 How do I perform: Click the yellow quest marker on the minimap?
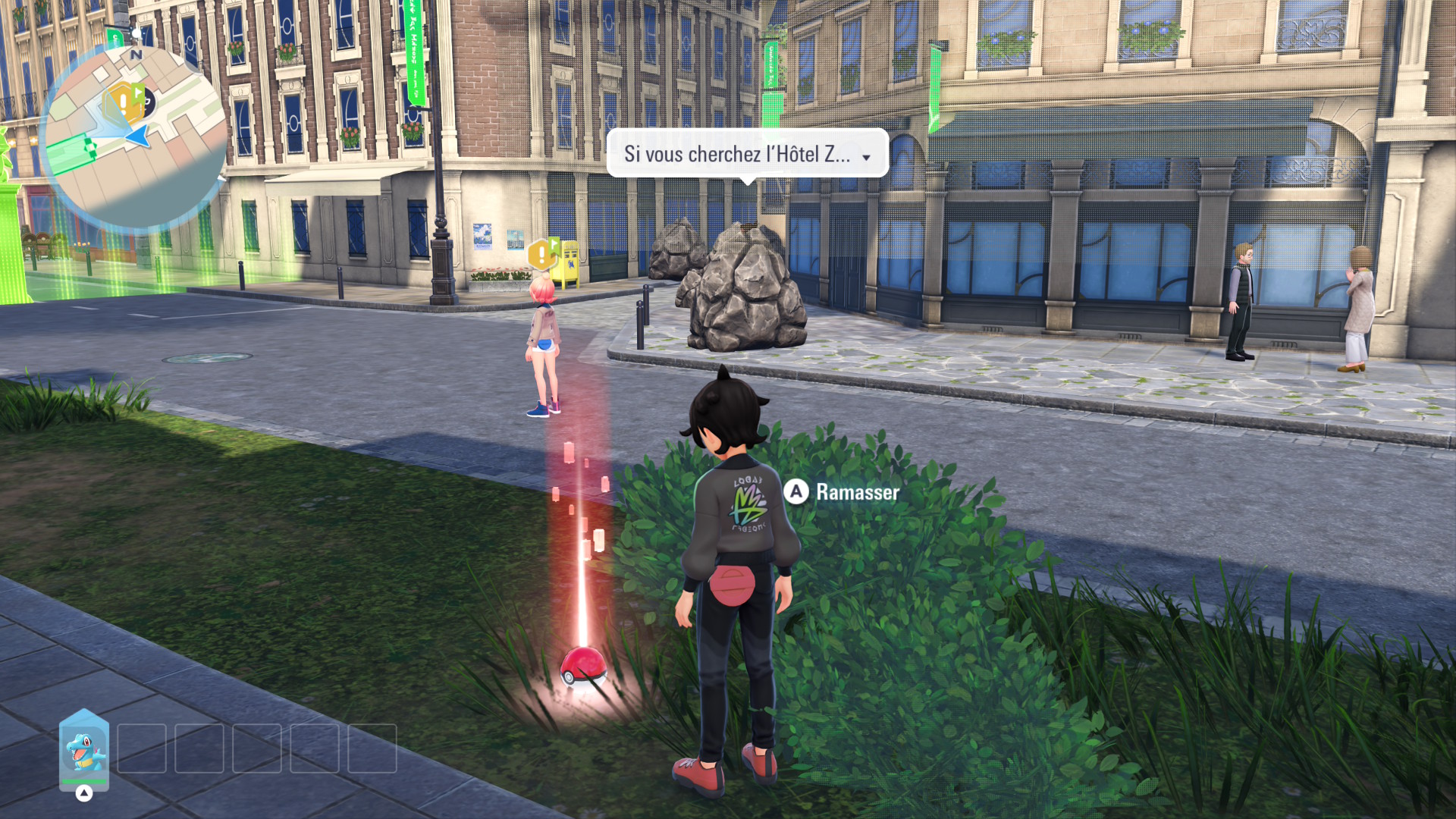pos(124,102)
